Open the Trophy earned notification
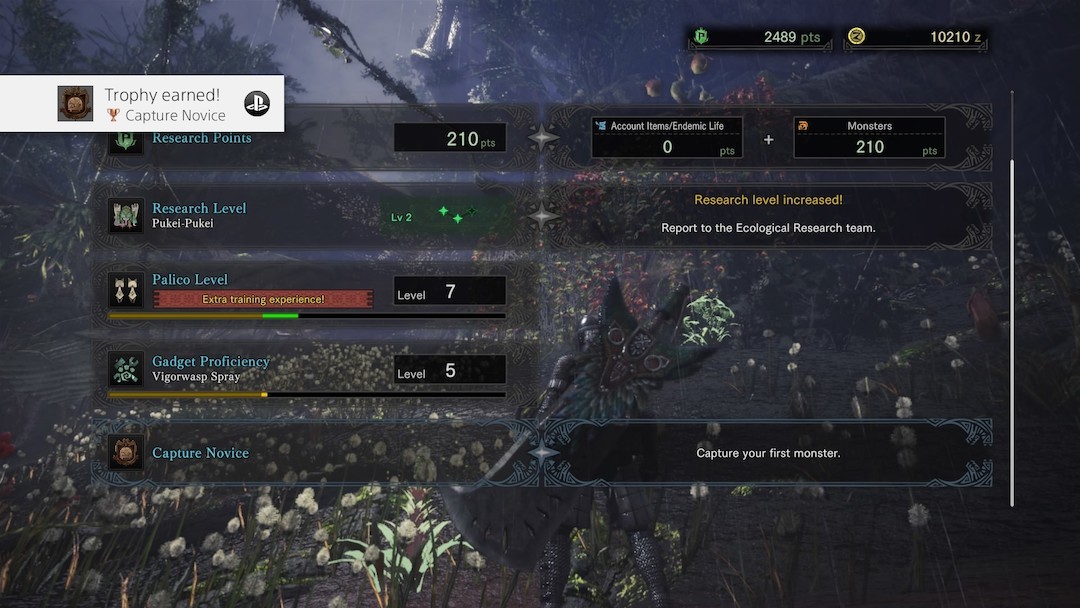The height and width of the screenshot is (608, 1080). (x=142, y=104)
